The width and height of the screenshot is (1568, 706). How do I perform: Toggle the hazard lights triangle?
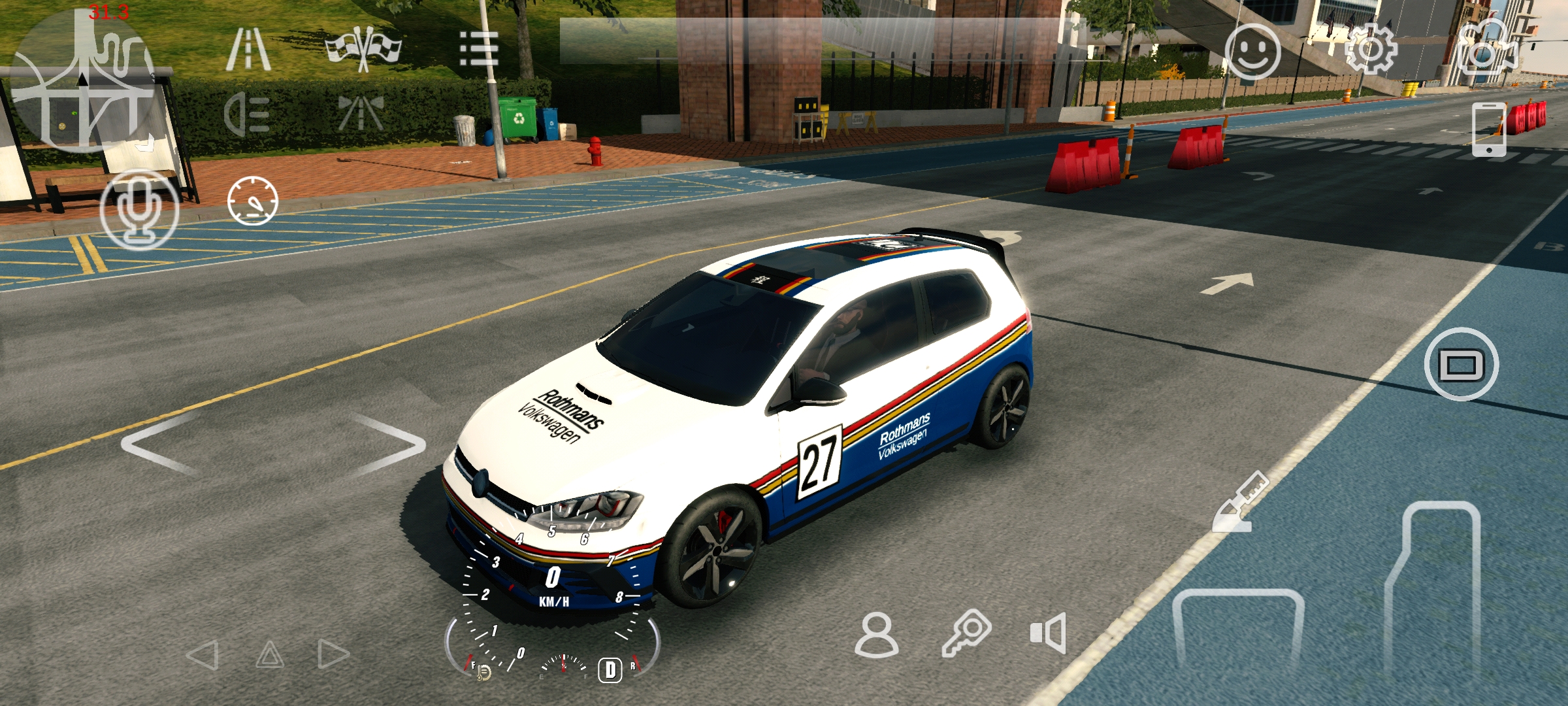(x=269, y=654)
